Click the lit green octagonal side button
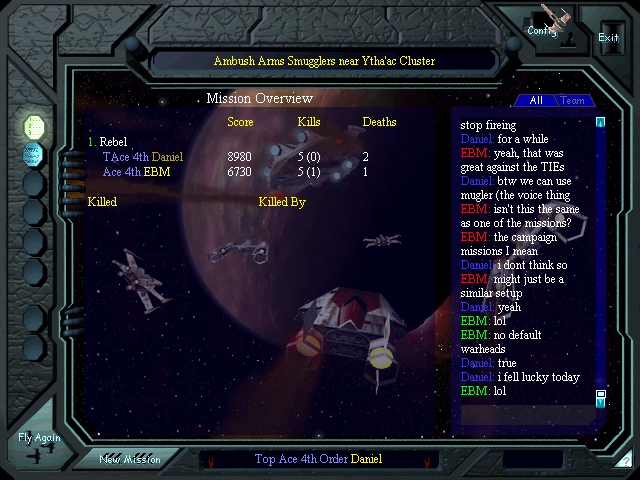This screenshot has width=640, height=480. (34, 127)
